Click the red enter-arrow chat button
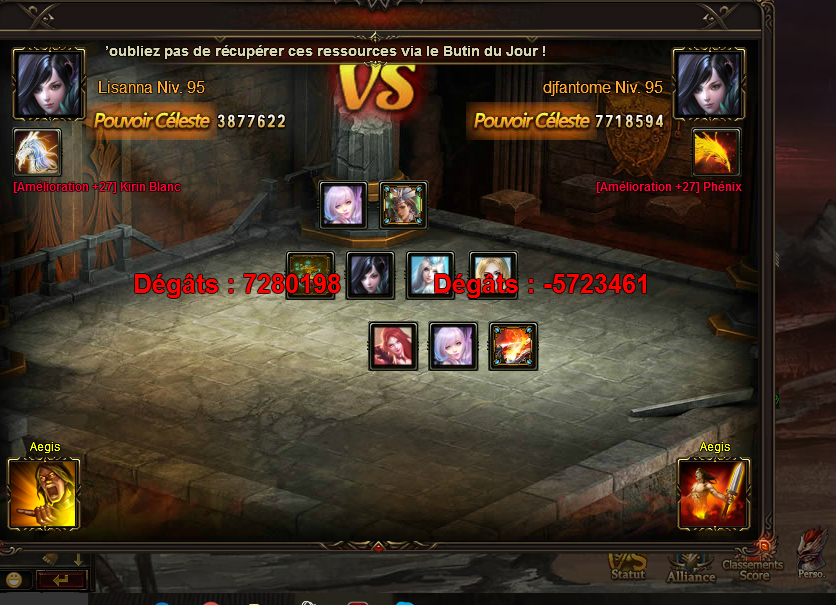Screen dimensions: 836x605 click(x=60, y=579)
